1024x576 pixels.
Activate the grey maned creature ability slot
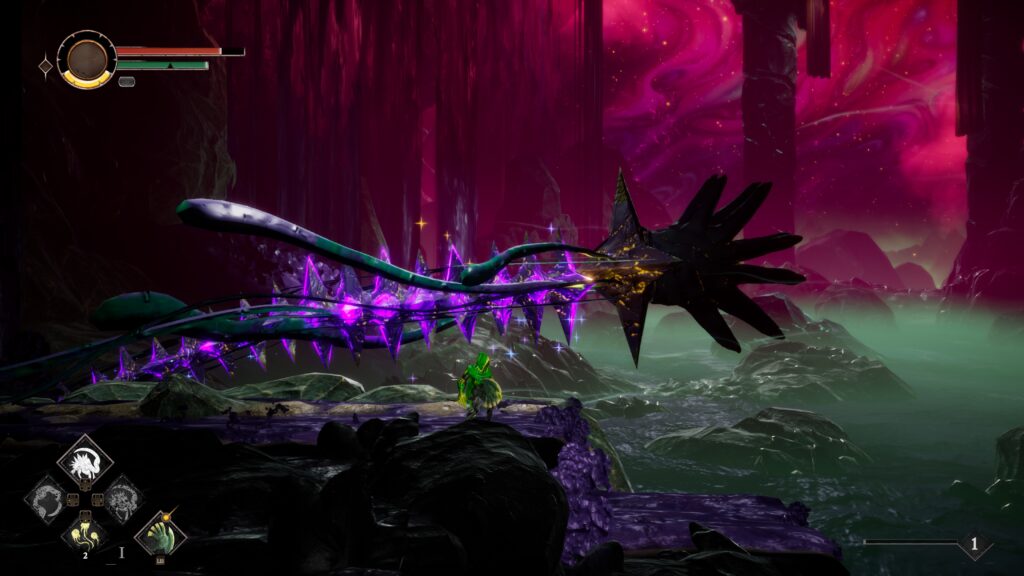point(122,498)
